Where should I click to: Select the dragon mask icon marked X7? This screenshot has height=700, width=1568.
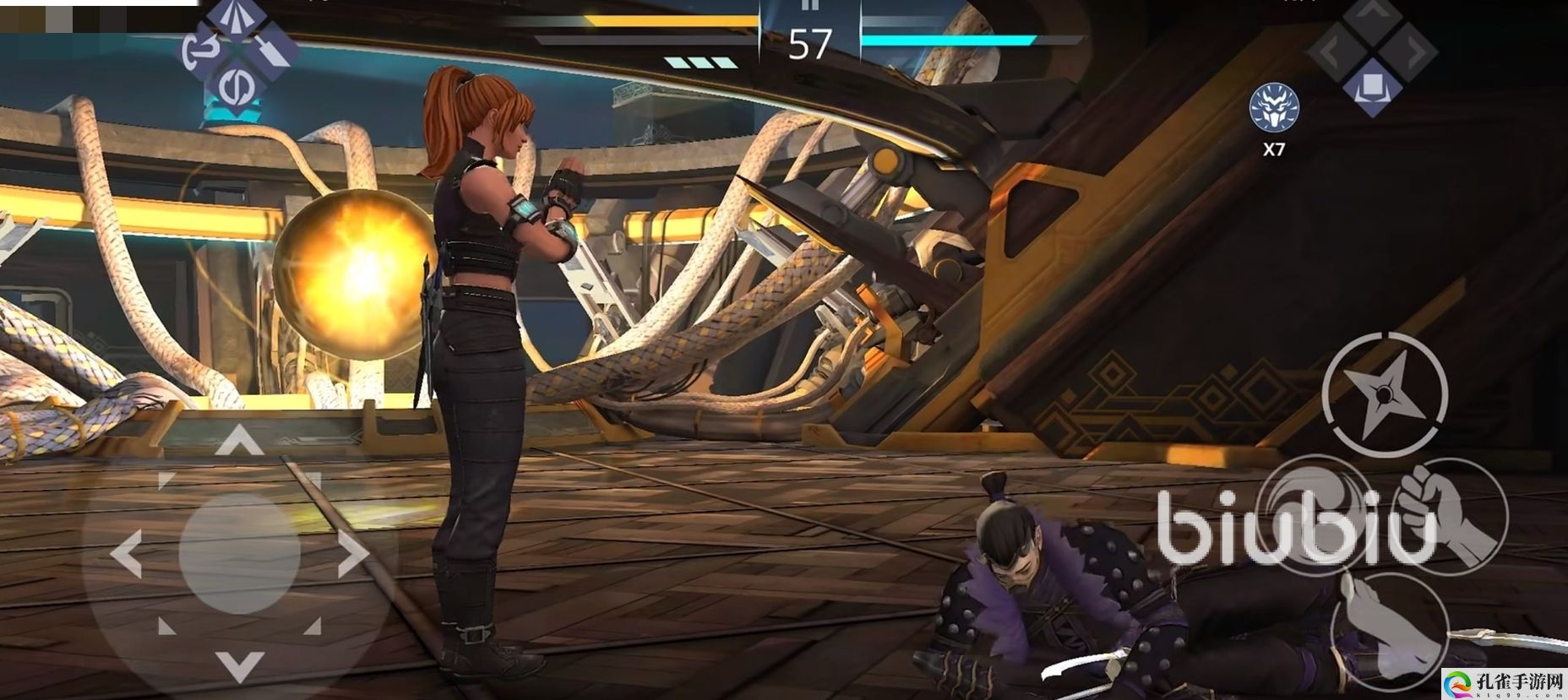[x=1273, y=108]
